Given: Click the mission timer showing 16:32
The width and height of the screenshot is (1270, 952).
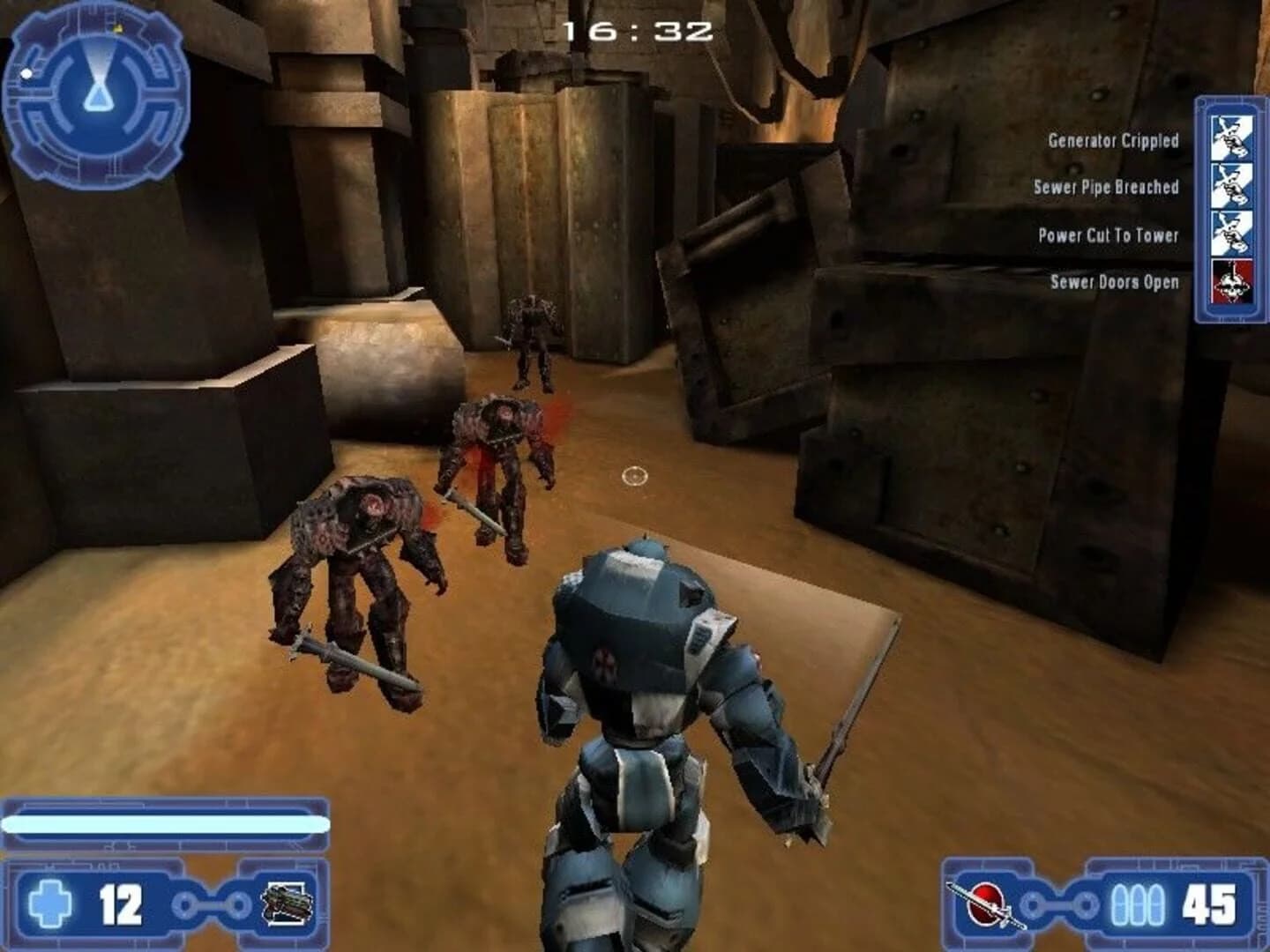Looking at the screenshot, I should (x=638, y=32).
